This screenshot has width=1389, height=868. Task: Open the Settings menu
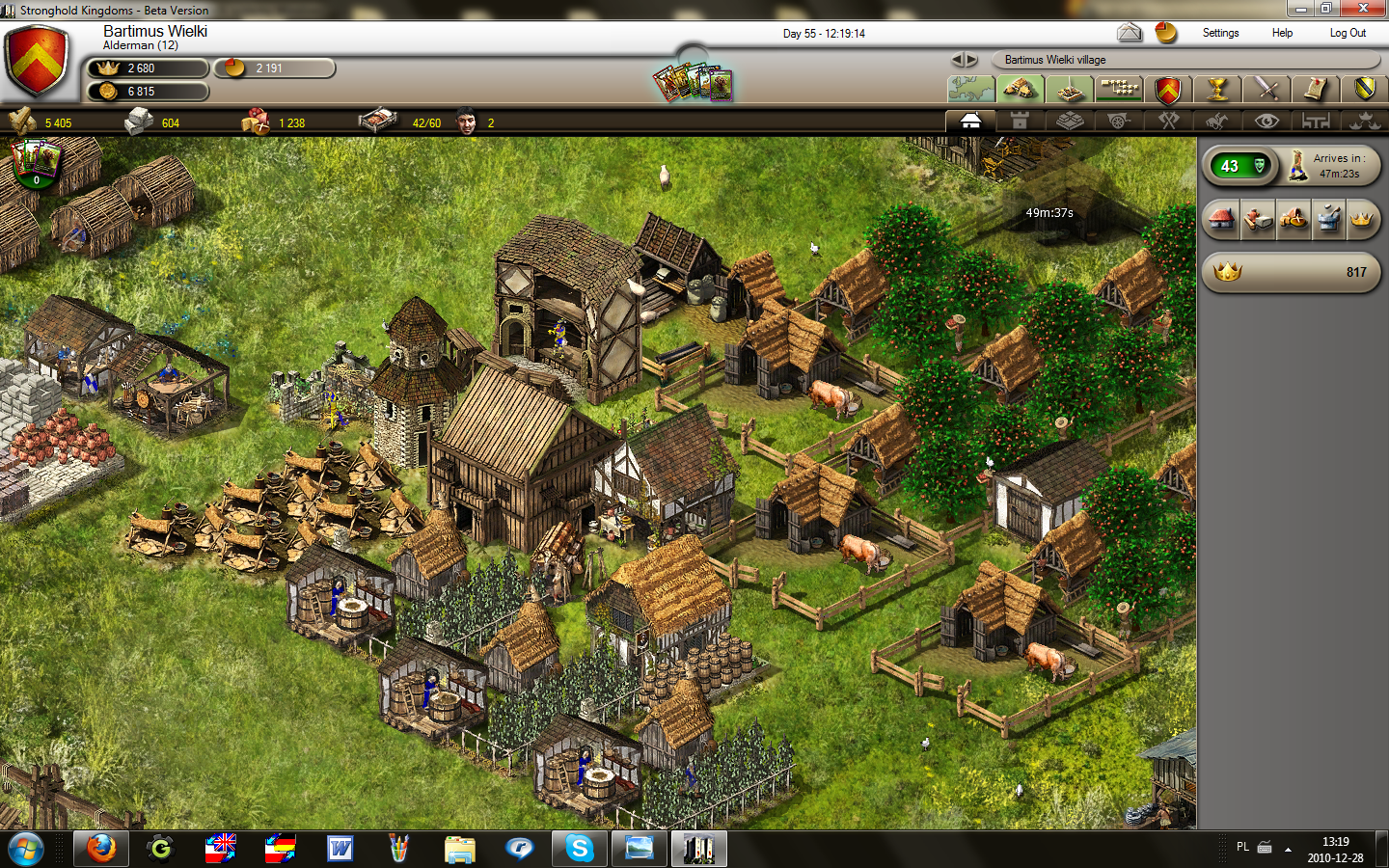coord(1220,33)
